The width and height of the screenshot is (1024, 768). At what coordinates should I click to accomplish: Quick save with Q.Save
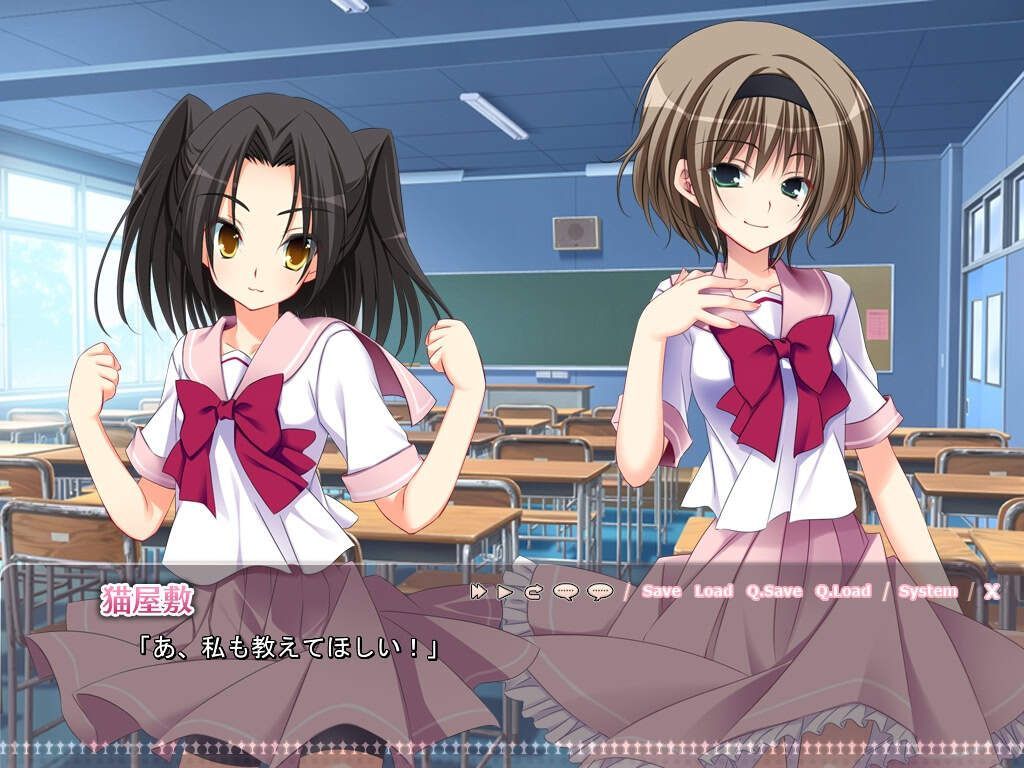pyautogui.click(x=774, y=591)
